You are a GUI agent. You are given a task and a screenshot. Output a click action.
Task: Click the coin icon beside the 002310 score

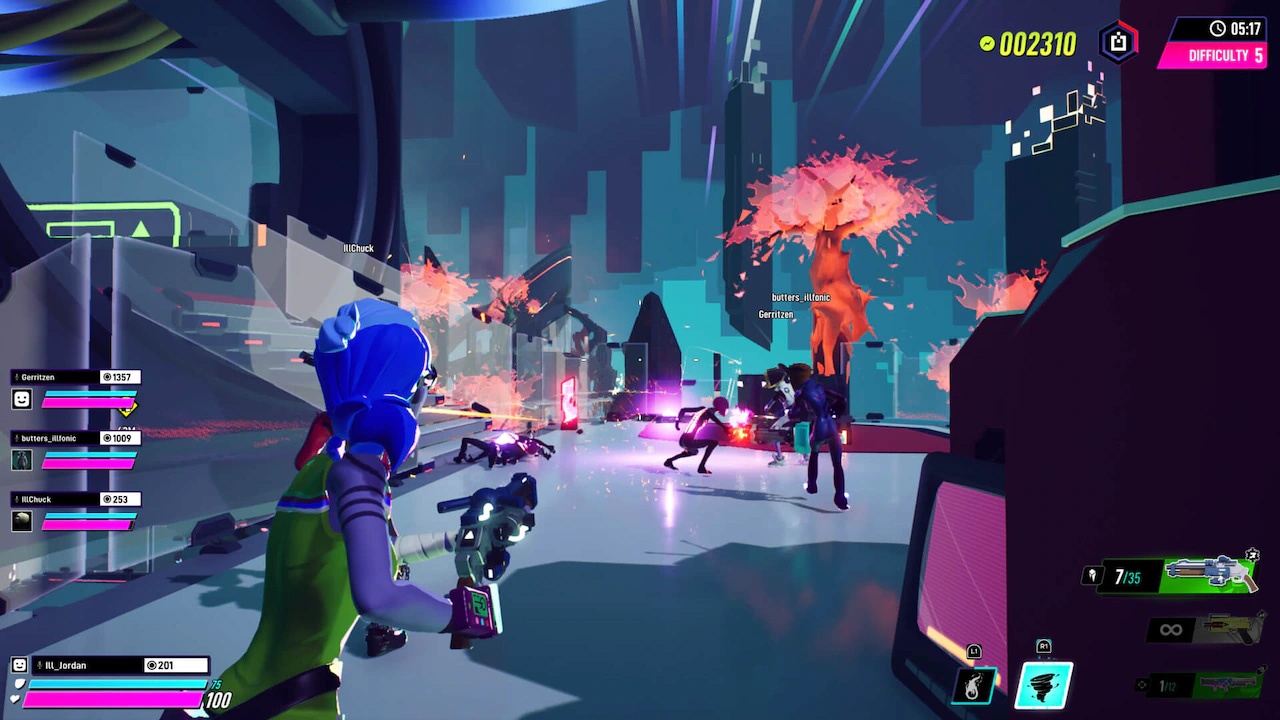[x=986, y=44]
